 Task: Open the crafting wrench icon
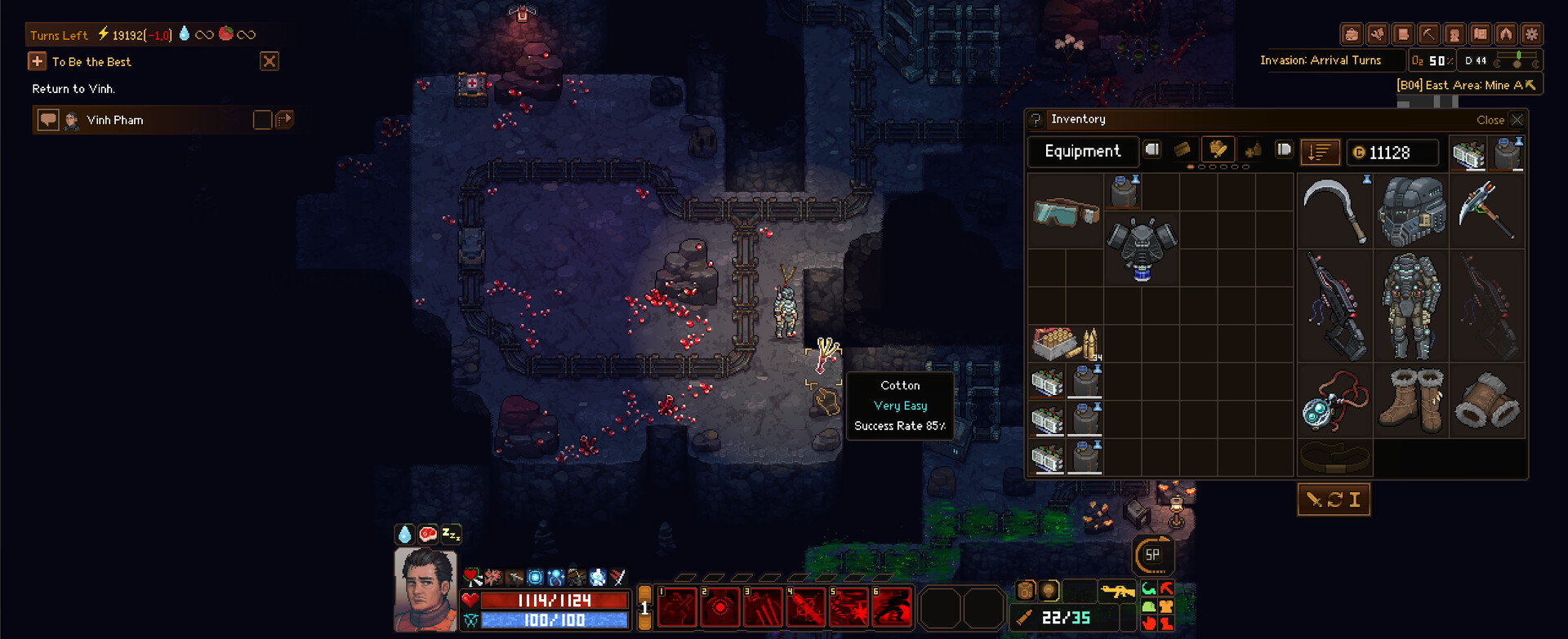(1379, 33)
